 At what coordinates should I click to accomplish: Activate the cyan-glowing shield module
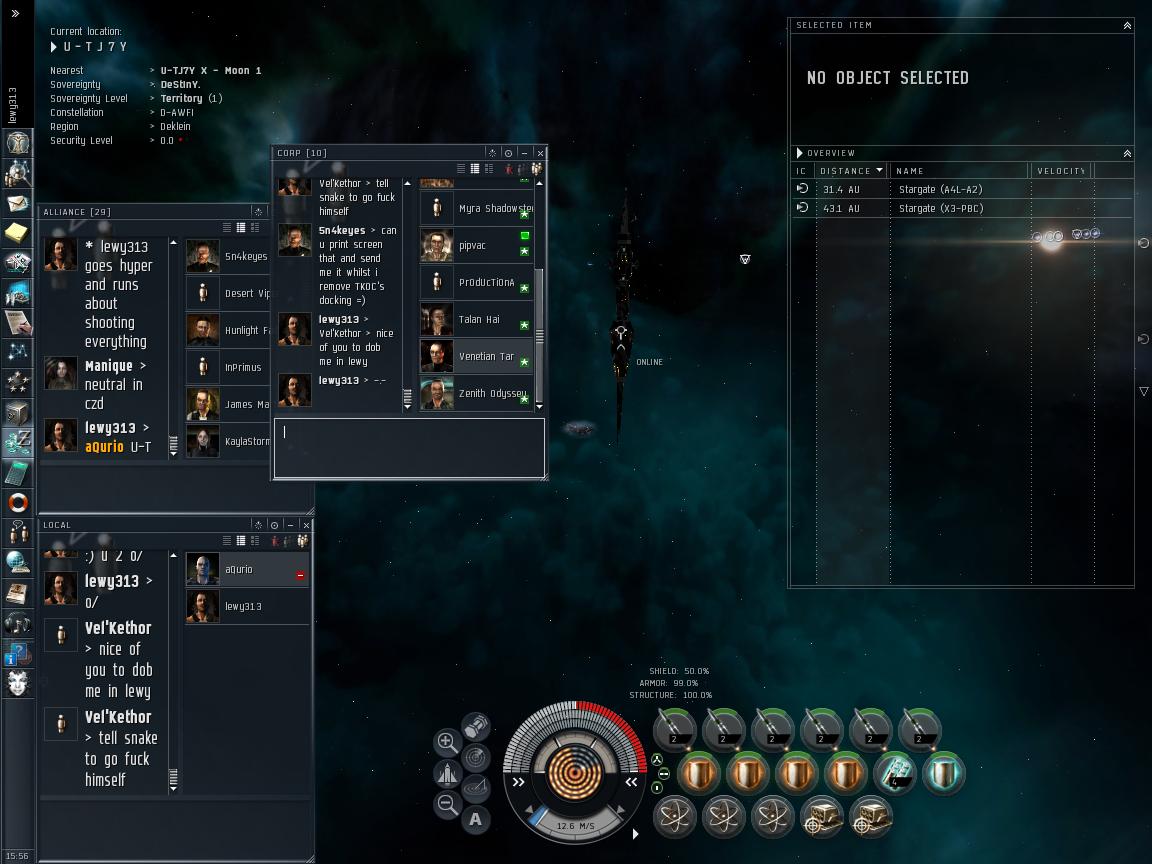click(943, 773)
